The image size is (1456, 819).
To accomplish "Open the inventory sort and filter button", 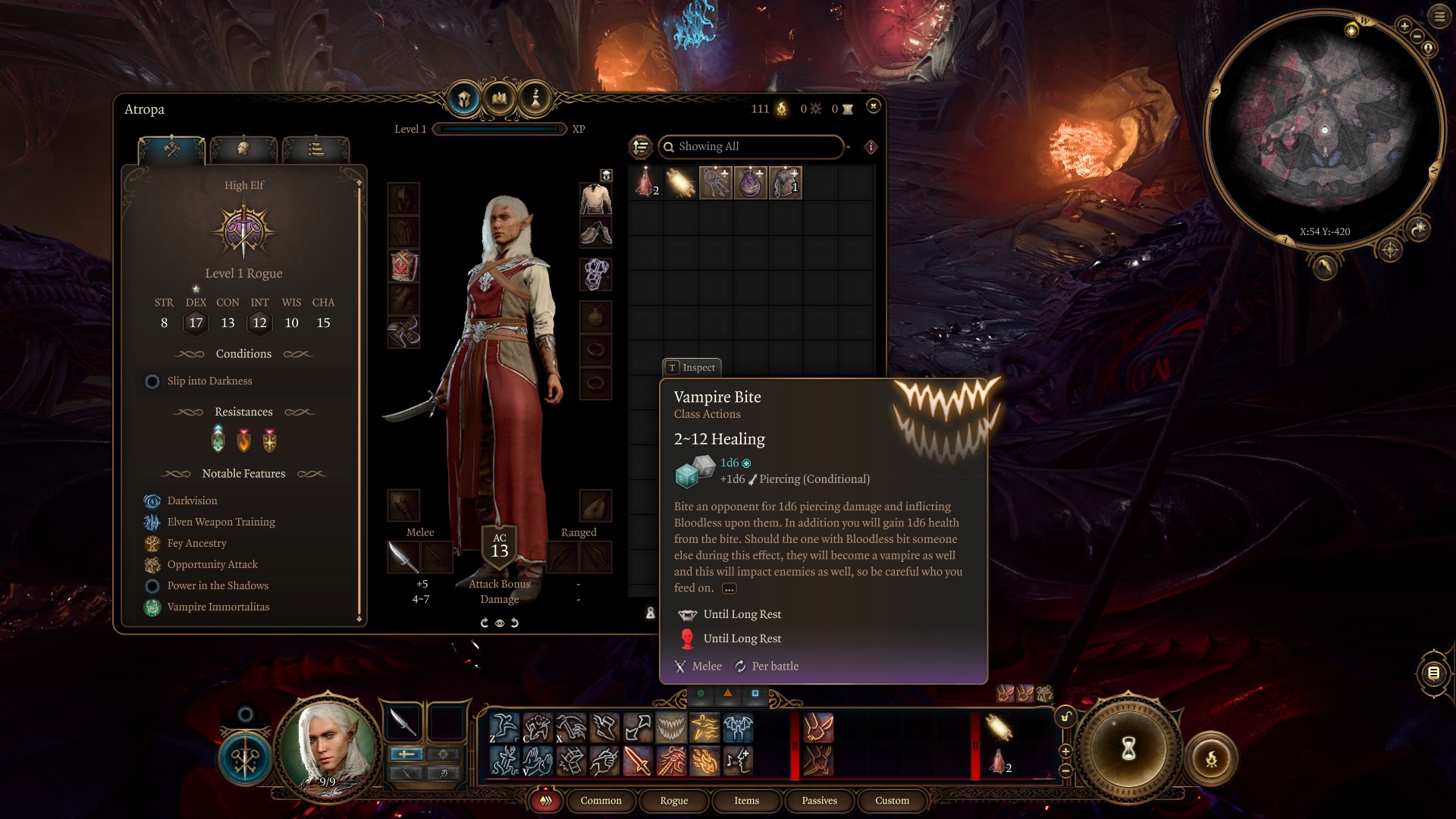I will click(x=641, y=146).
